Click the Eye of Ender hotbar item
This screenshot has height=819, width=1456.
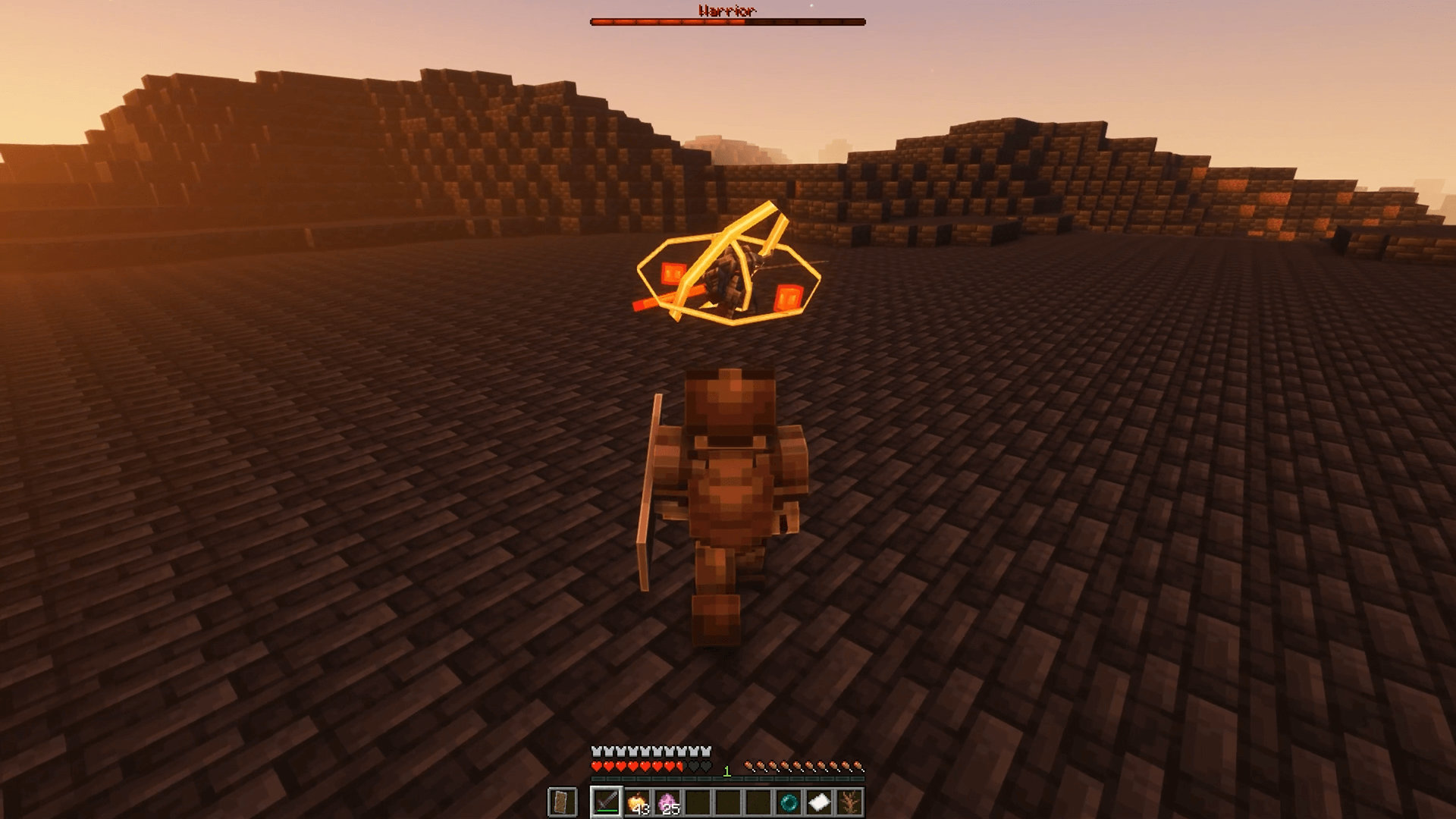[x=789, y=802]
